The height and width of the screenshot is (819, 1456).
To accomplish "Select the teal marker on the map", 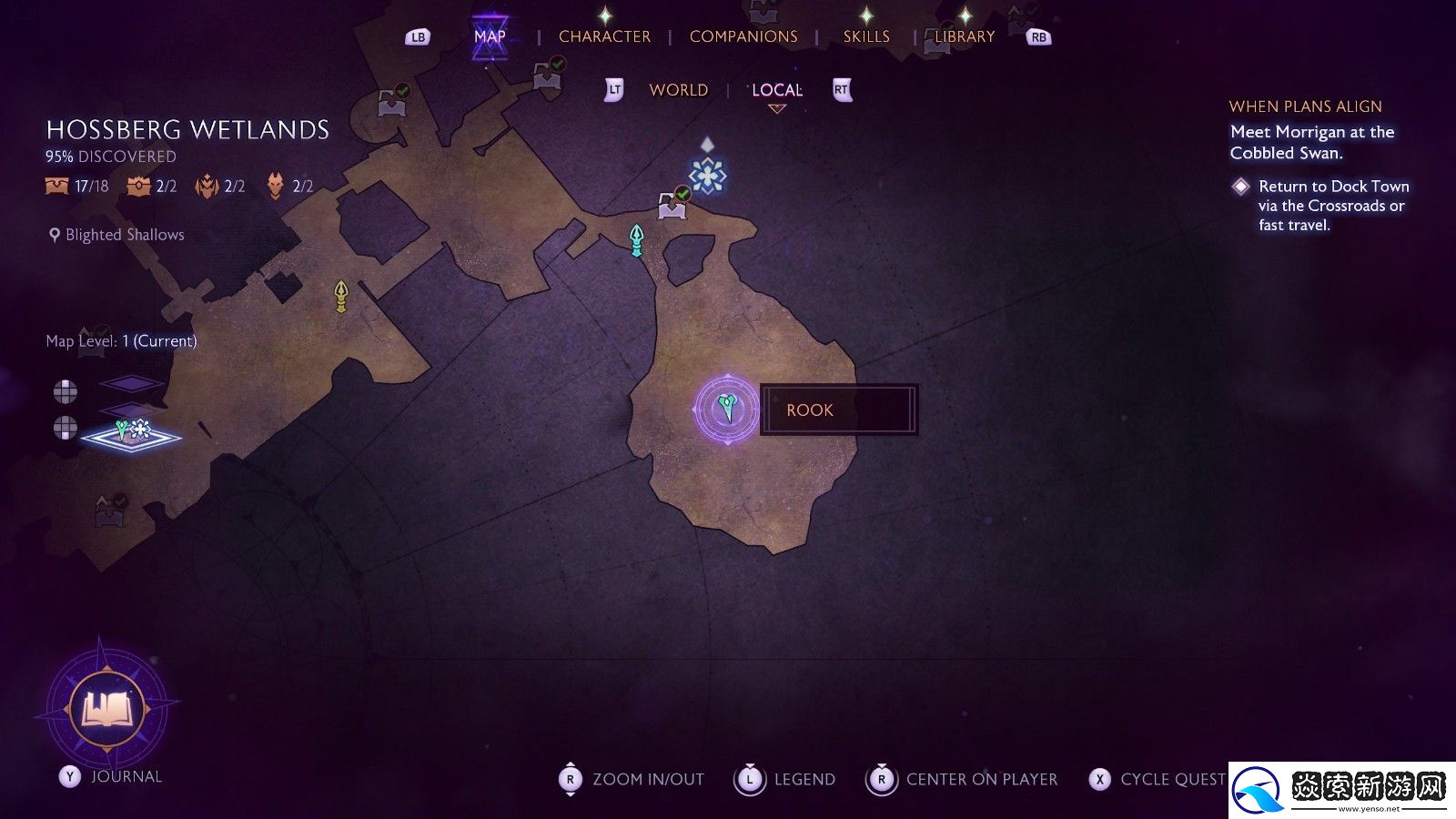I will (x=637, y=240).
